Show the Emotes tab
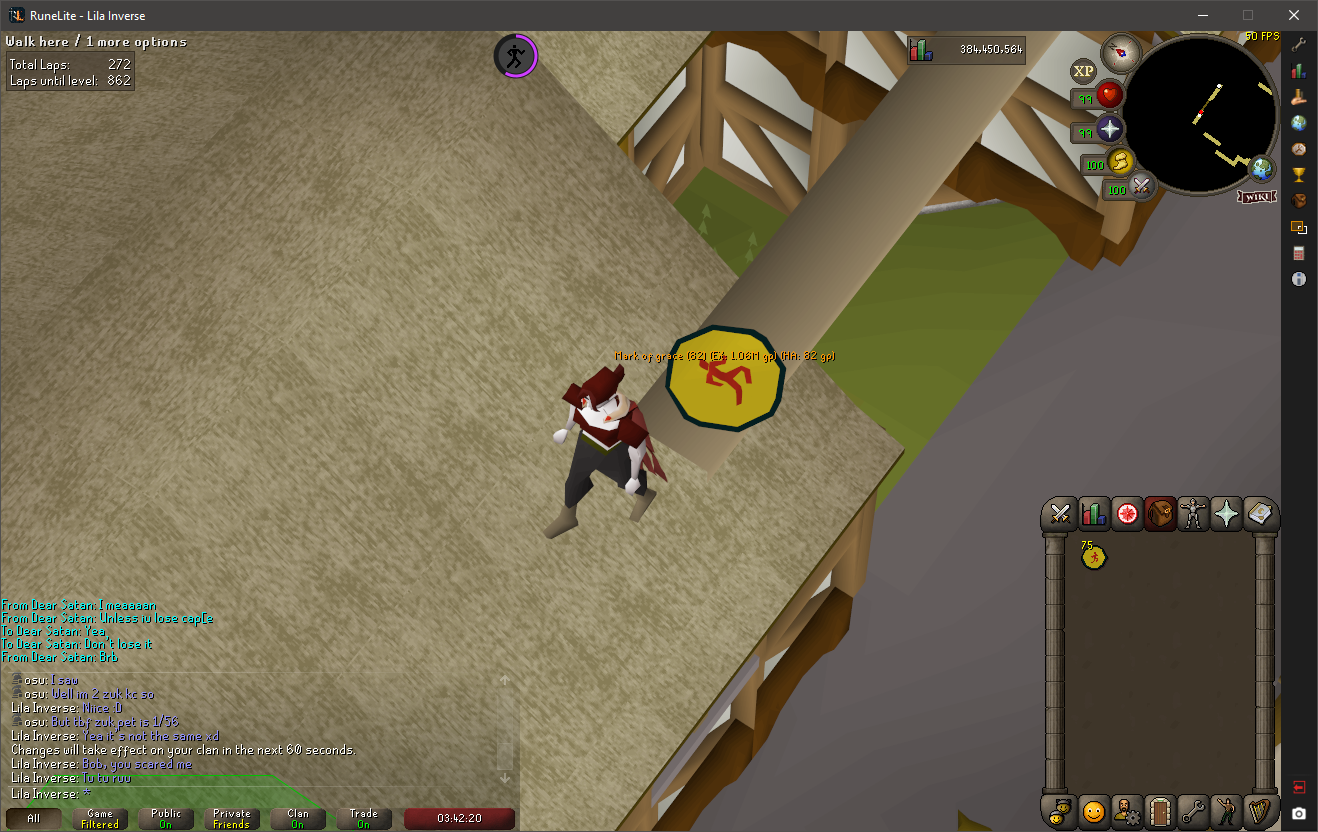The width and height of the screenshot is (1318, 832). point(1226,811)
